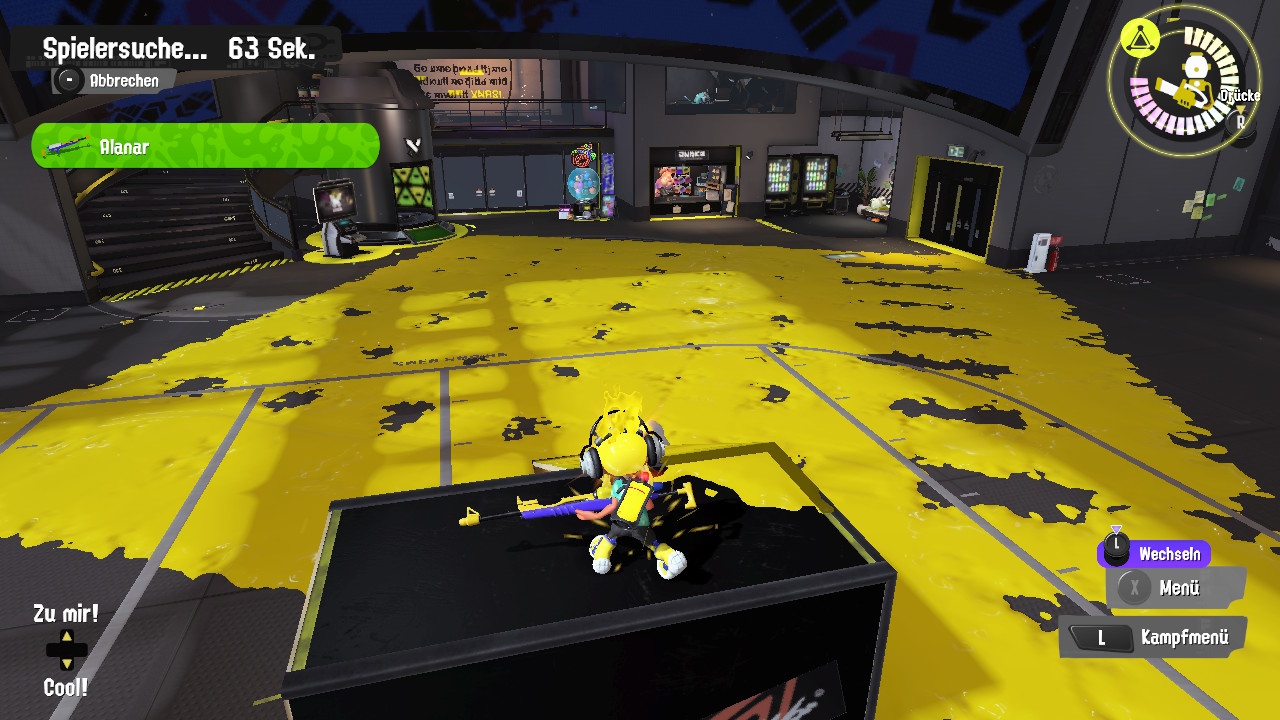The height and width of the screenshot is (720, 1280).
Task: Open the Menü button
Action: pos(1176,588)
